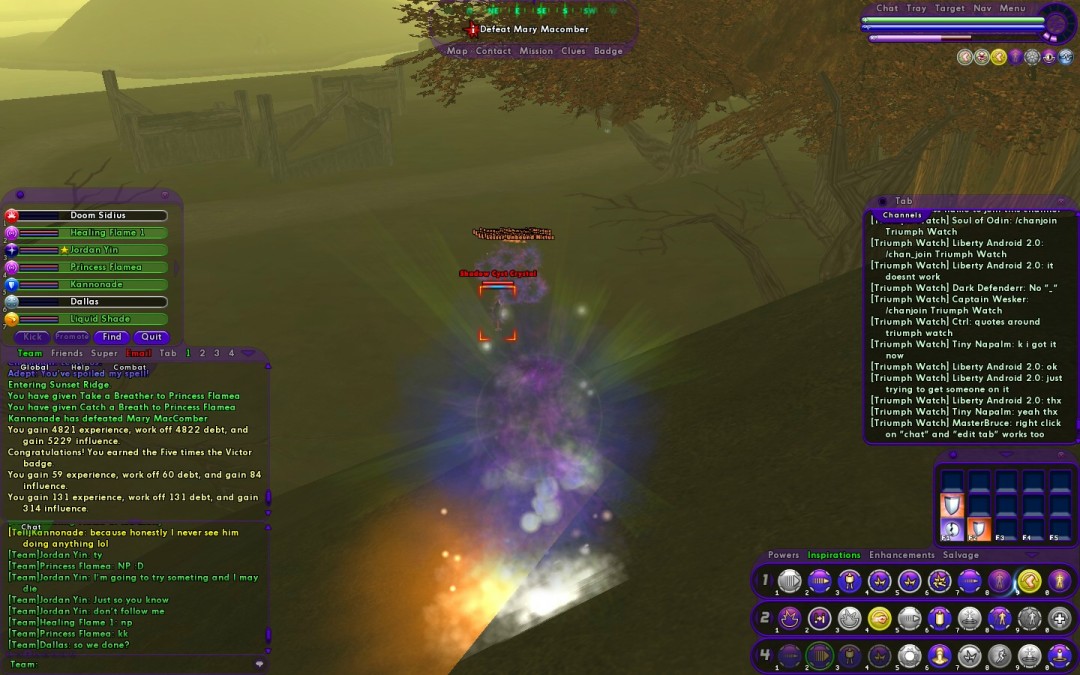
Task: Show the Mission details
Action: 536,51
